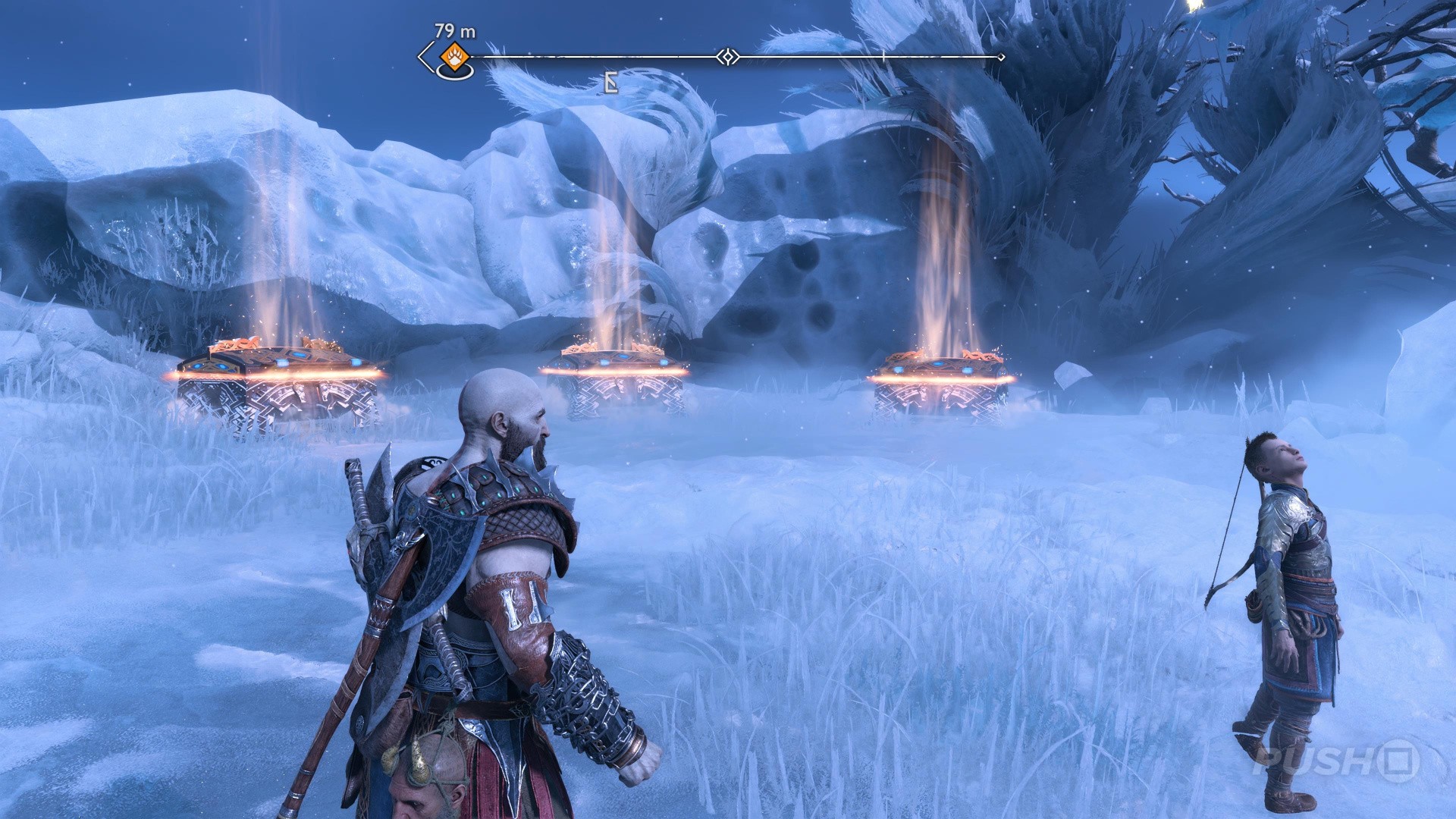This screenshot has height=819, width=1456.
Task: Click the orange paw objective marker
Action: click(453, 56)
